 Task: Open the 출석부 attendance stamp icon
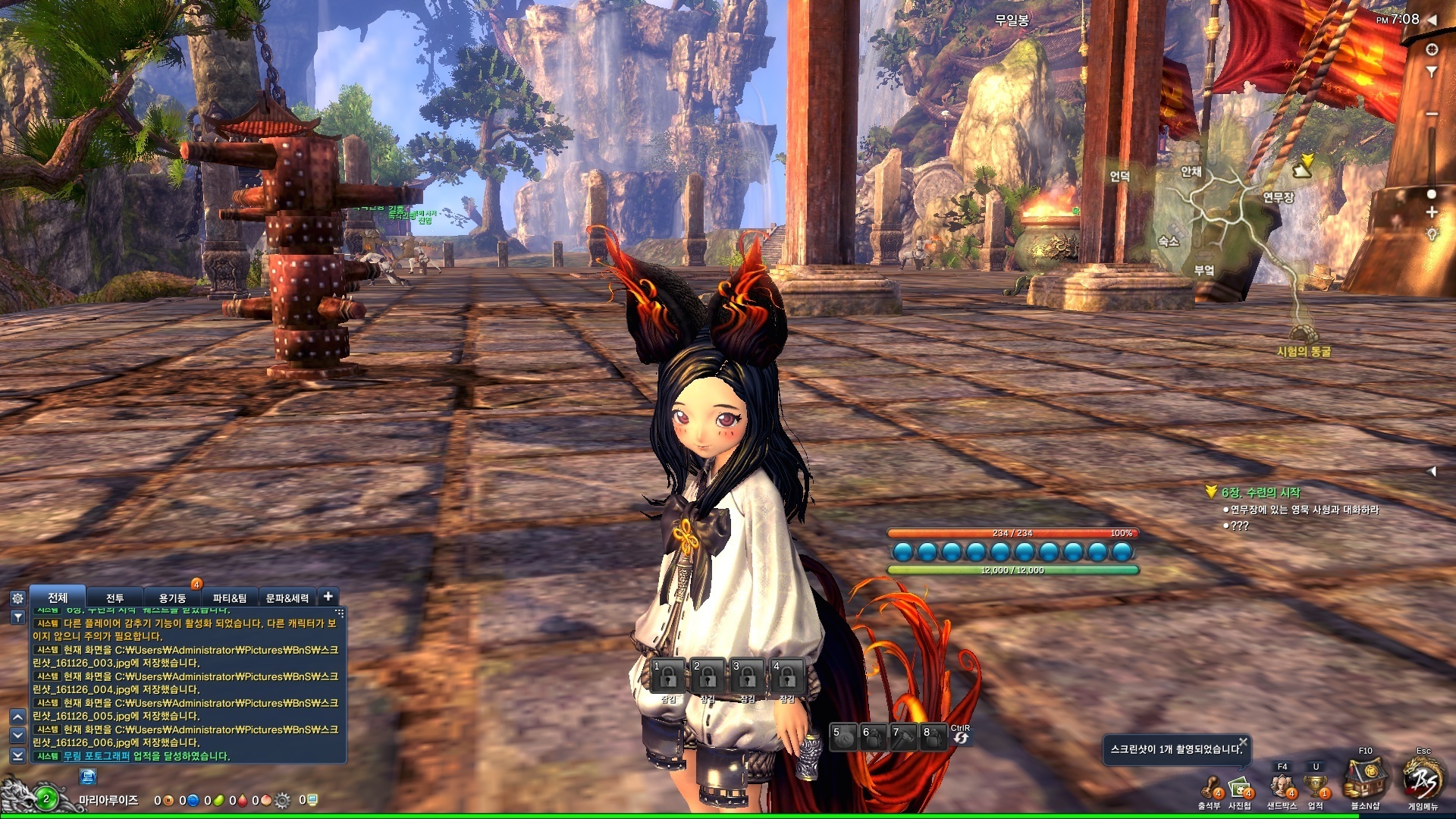point(1210,789)
